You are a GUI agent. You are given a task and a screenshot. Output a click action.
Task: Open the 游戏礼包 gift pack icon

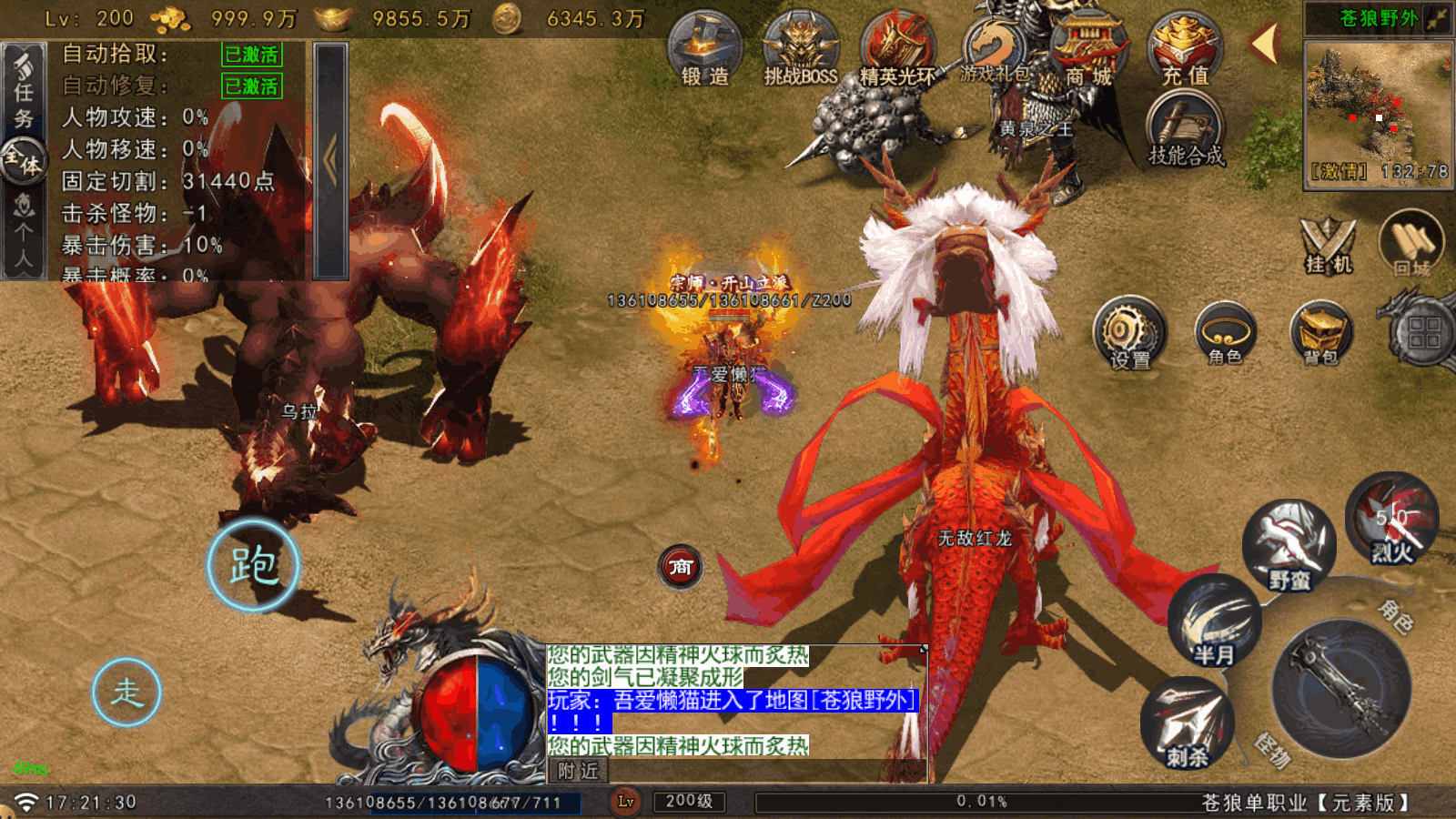click(x=994, y=49)
